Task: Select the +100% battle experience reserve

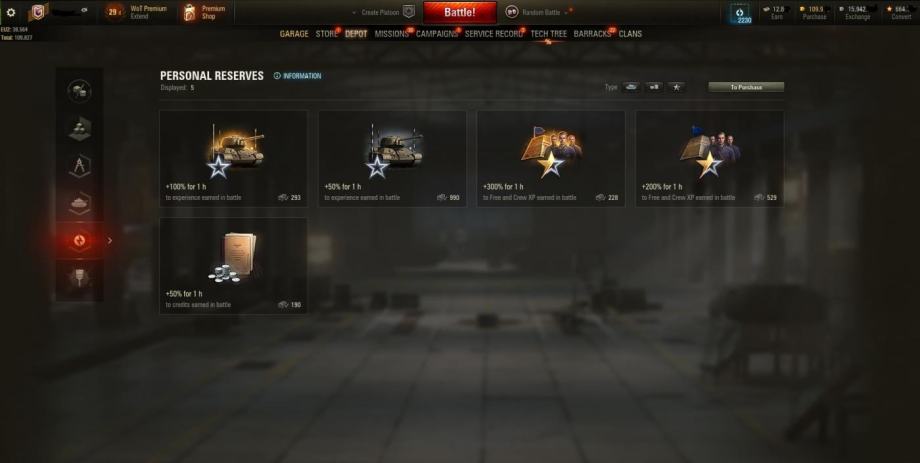Action: 233,158
